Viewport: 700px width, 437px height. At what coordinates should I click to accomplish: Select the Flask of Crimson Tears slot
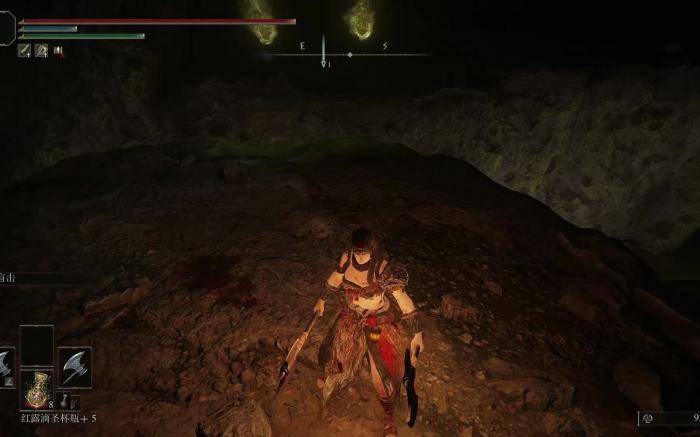[36, 389]
